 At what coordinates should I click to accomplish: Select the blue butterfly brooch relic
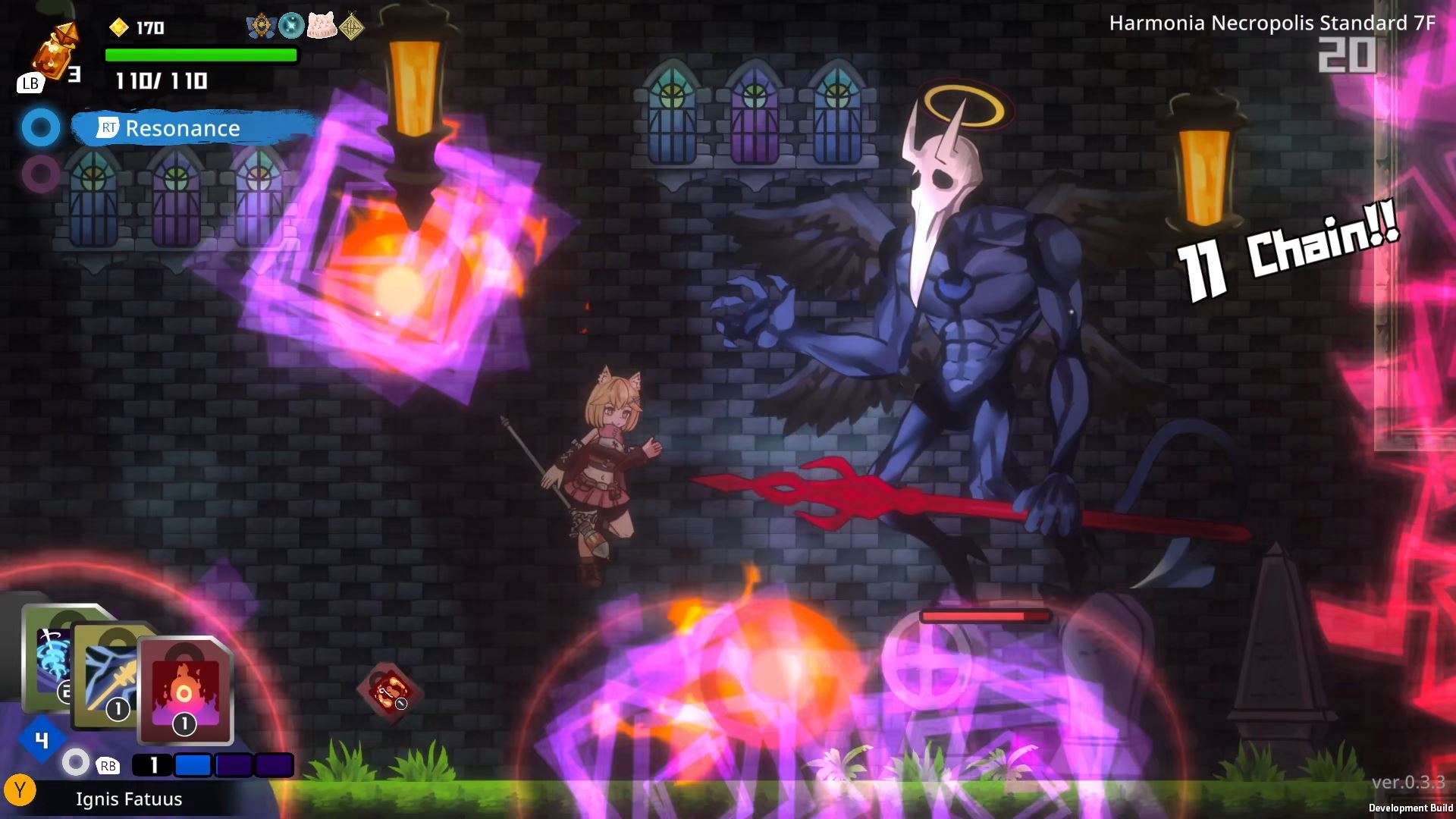(x=261, y=27)
